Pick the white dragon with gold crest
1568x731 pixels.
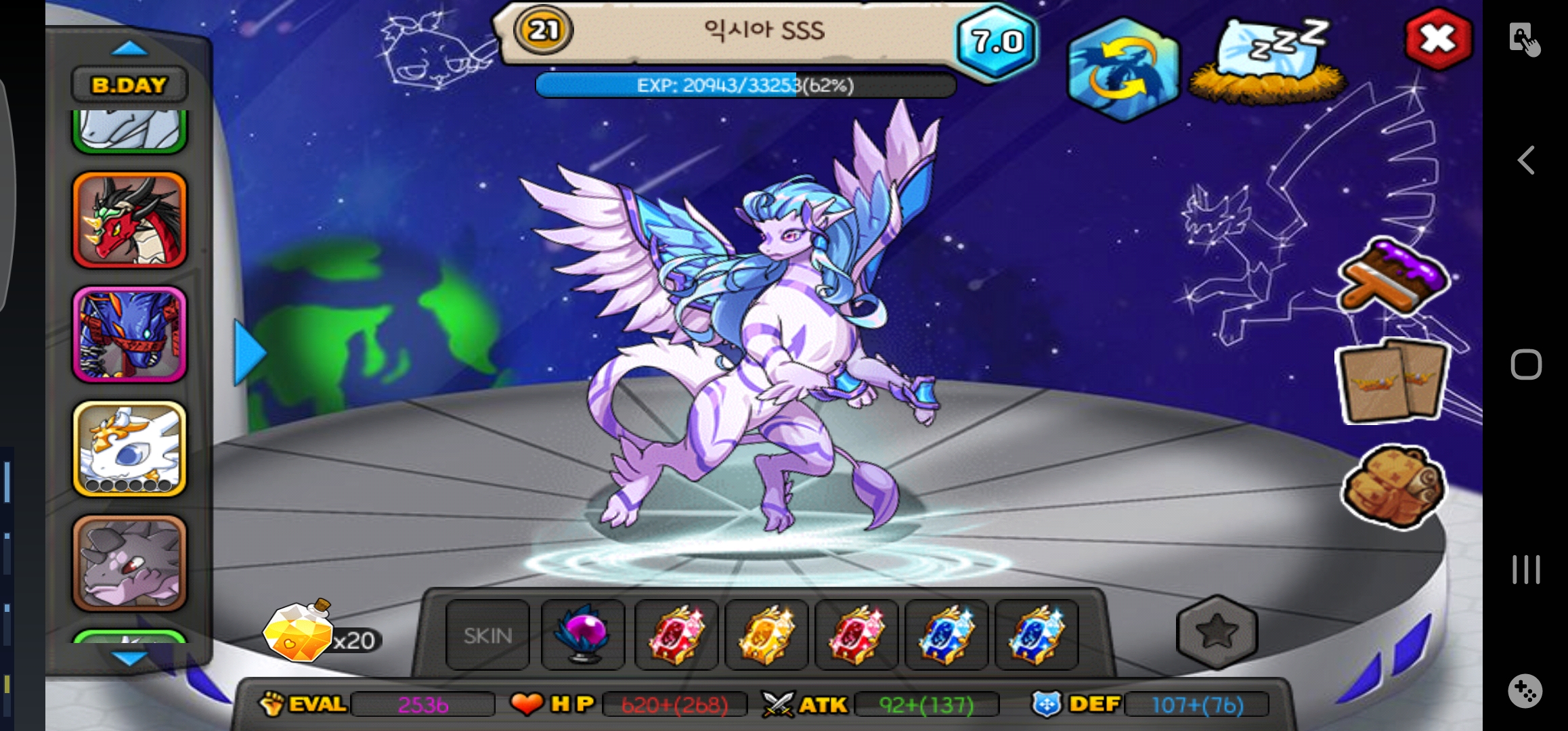pos(129,449)
